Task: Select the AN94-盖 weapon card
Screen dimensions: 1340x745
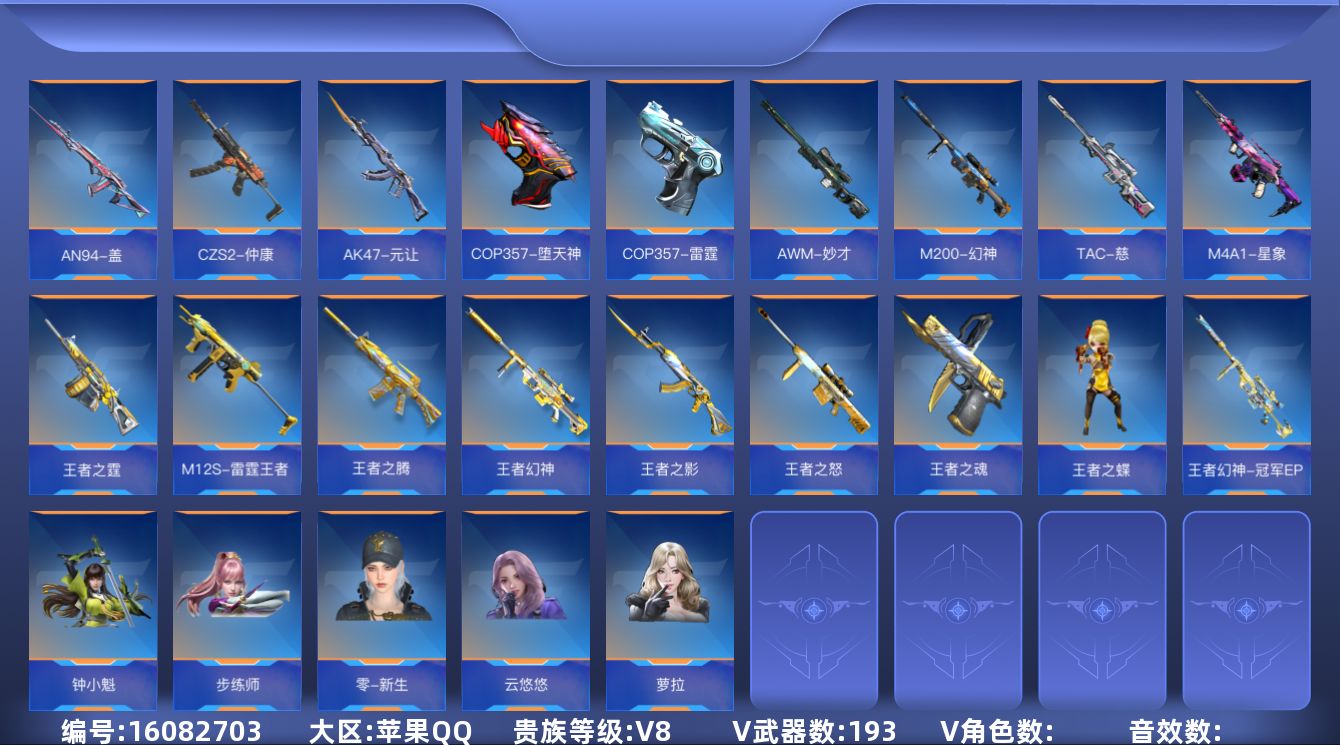Action: point(93,180)
